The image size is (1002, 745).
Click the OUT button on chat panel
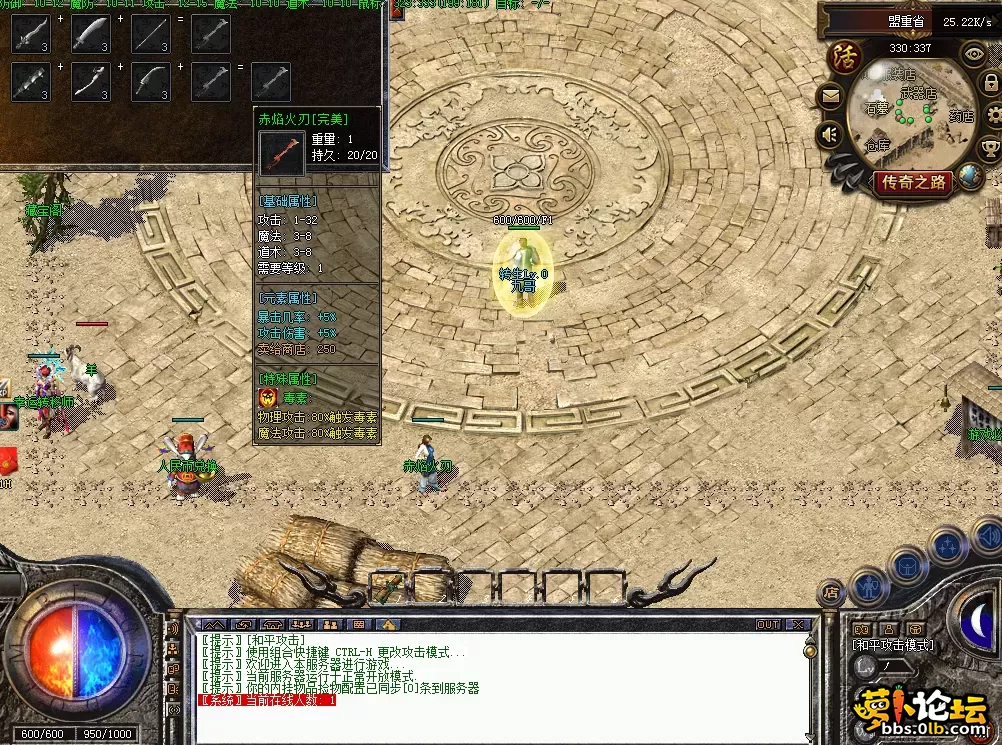768,625
